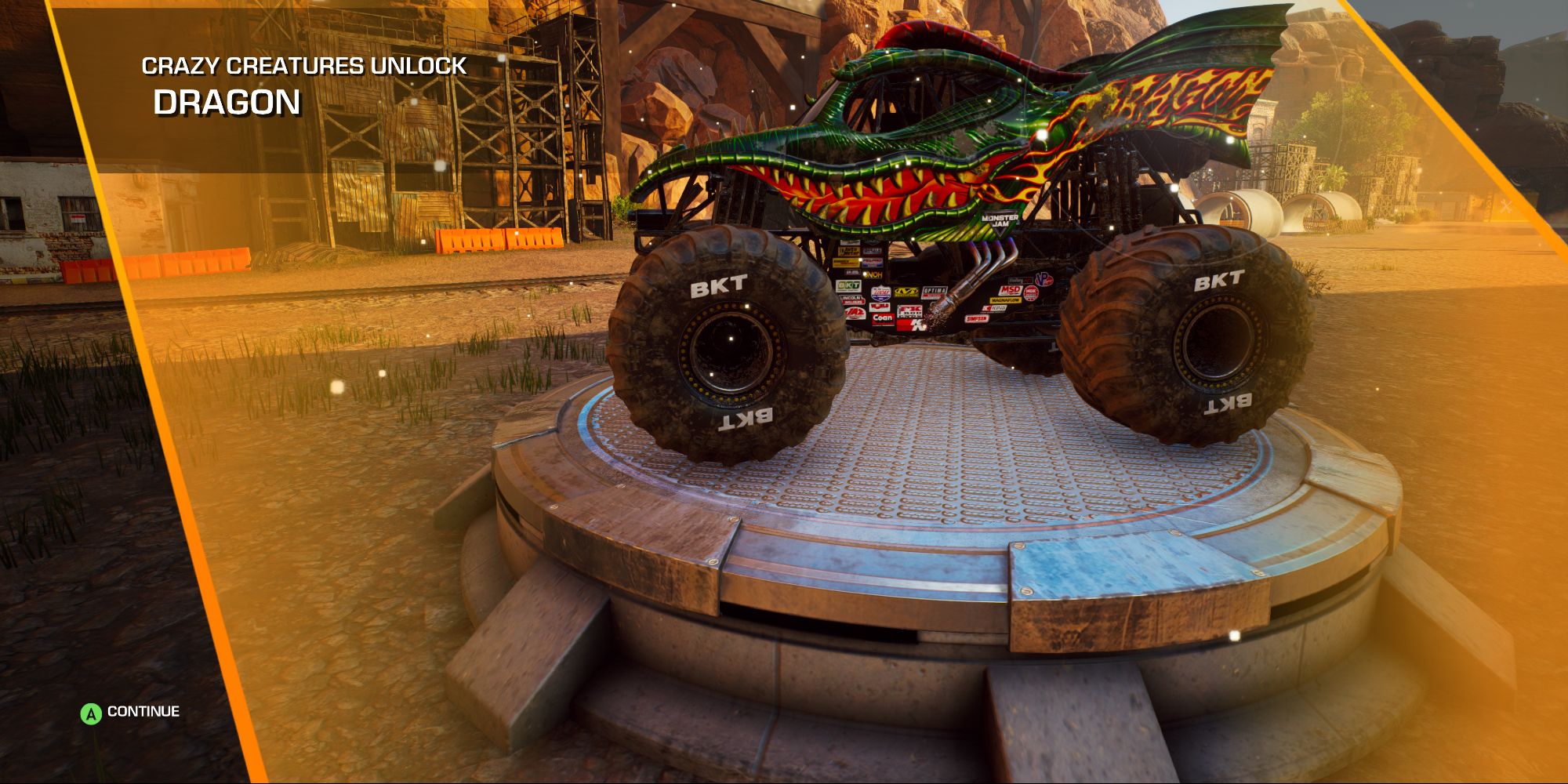Select the Lincoln Welders decal
The width and height of the screenshot is (1568, 784).
(x=851, y=299)
